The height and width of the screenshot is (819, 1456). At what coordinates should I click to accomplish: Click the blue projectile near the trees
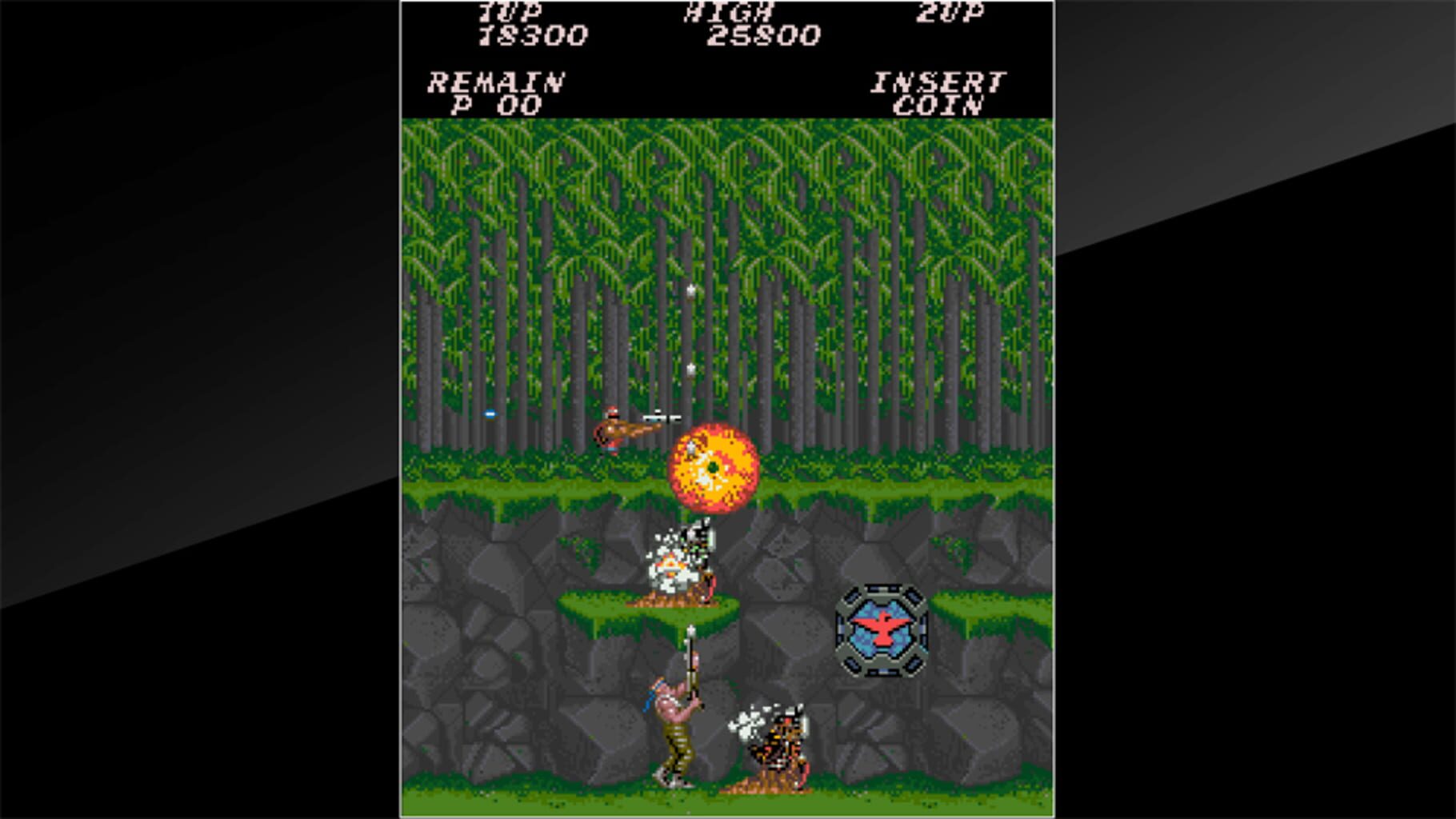(488, 414)
